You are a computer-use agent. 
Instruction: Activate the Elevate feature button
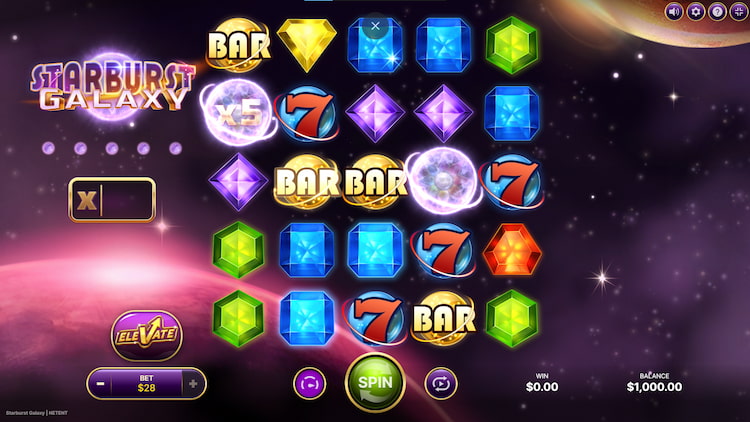tap(146, 335)
